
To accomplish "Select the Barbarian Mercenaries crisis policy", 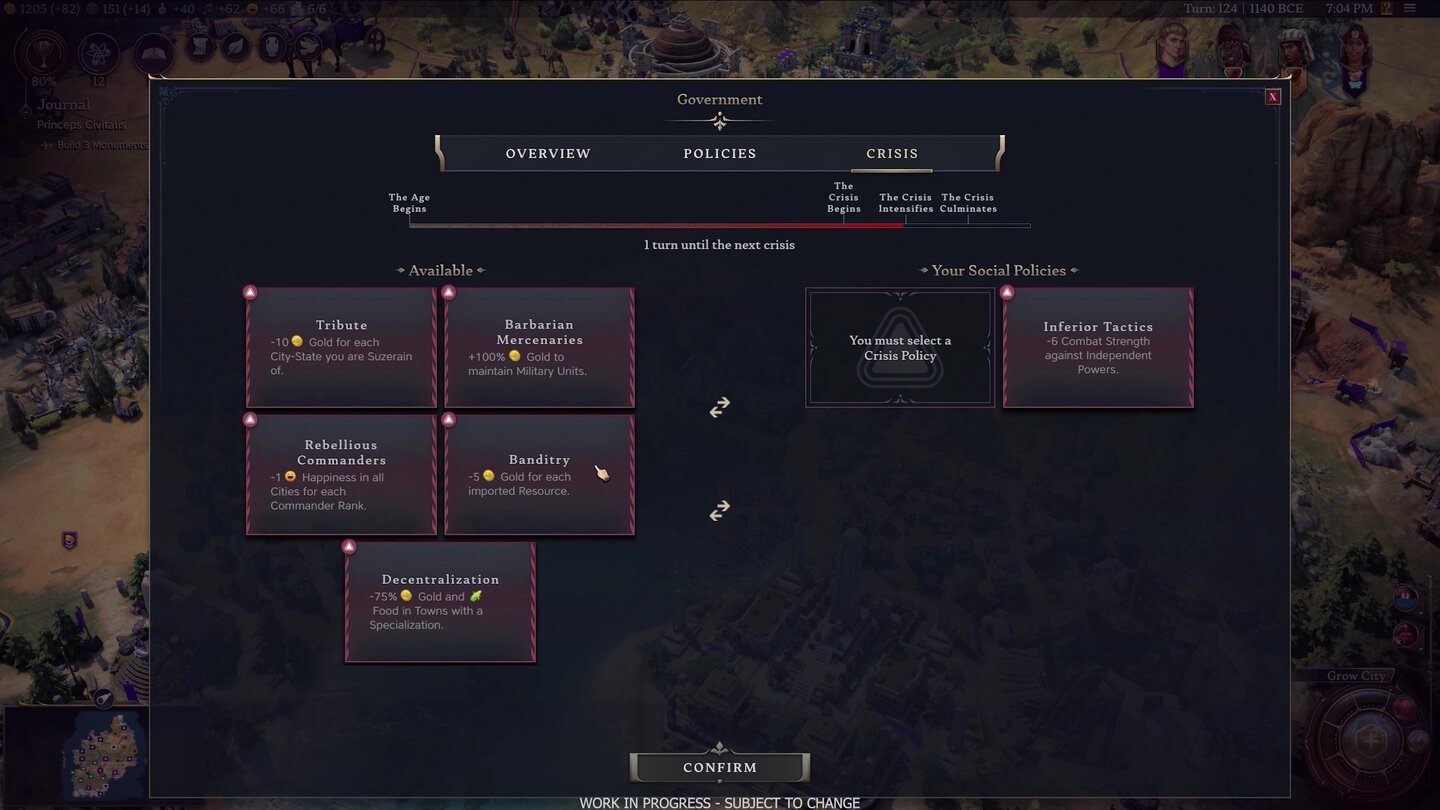I will [539, 347].
